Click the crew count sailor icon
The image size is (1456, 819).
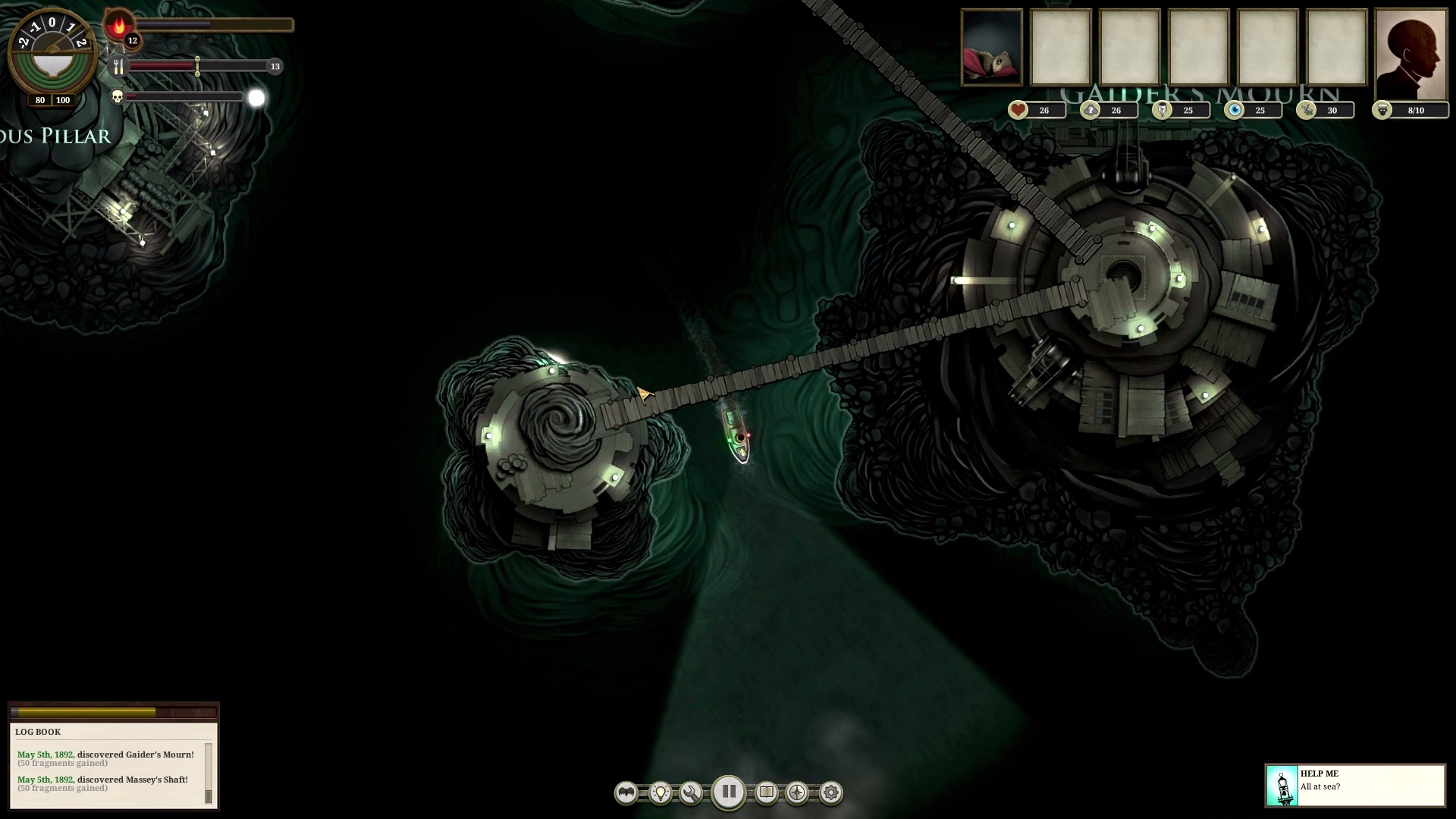point(1382,111)
